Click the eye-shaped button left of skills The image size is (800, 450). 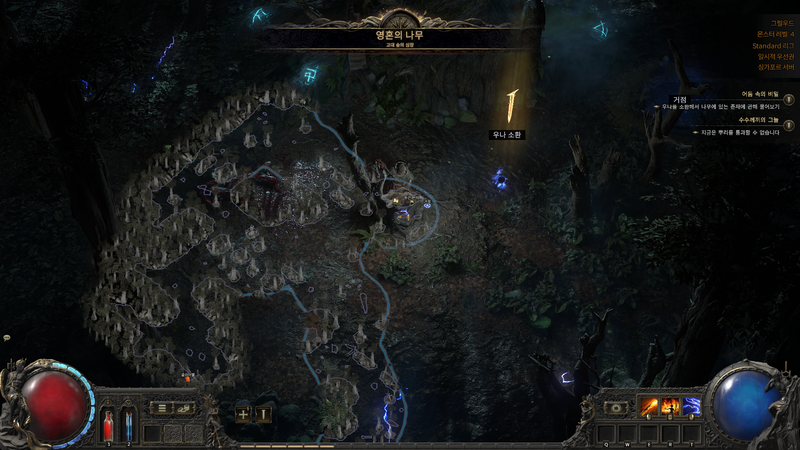coord(617,408)
